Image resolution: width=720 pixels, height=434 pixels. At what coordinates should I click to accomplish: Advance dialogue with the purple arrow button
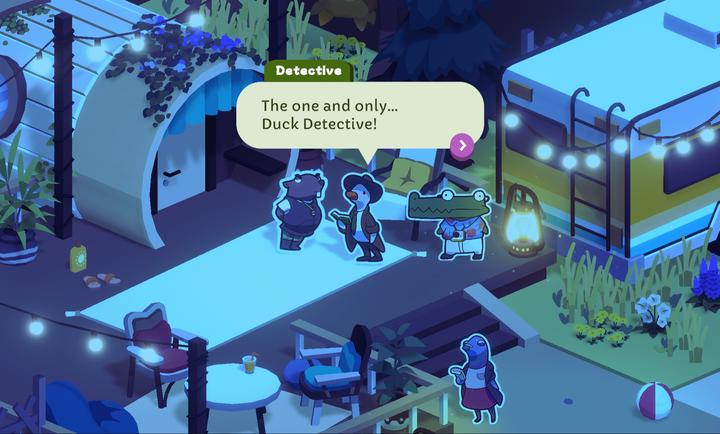[461, 145]
